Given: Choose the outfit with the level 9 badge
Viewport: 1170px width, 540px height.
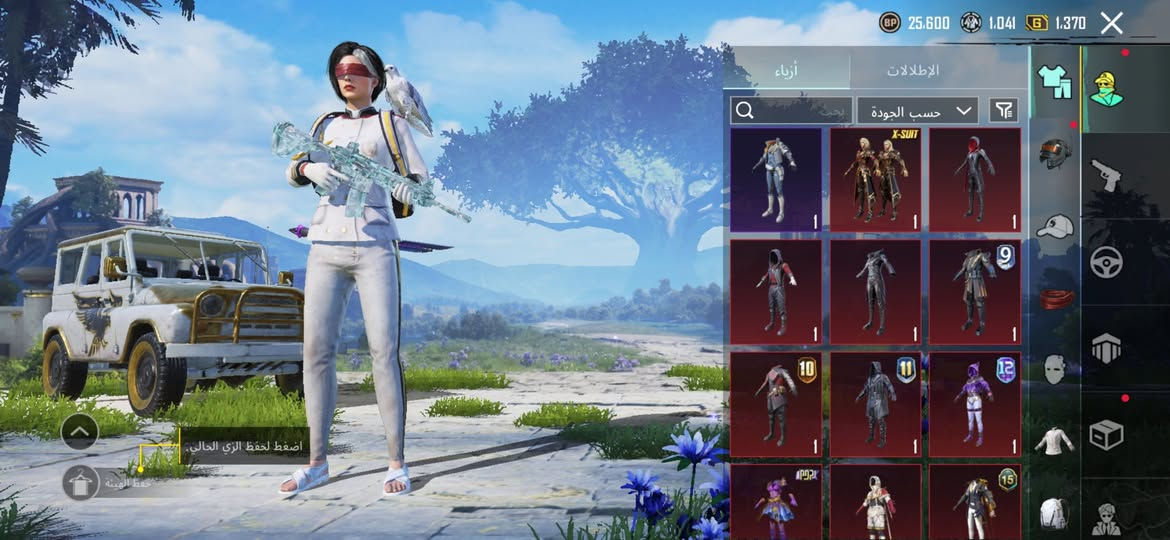Looking at the screenshot, I should pos(975,291).
